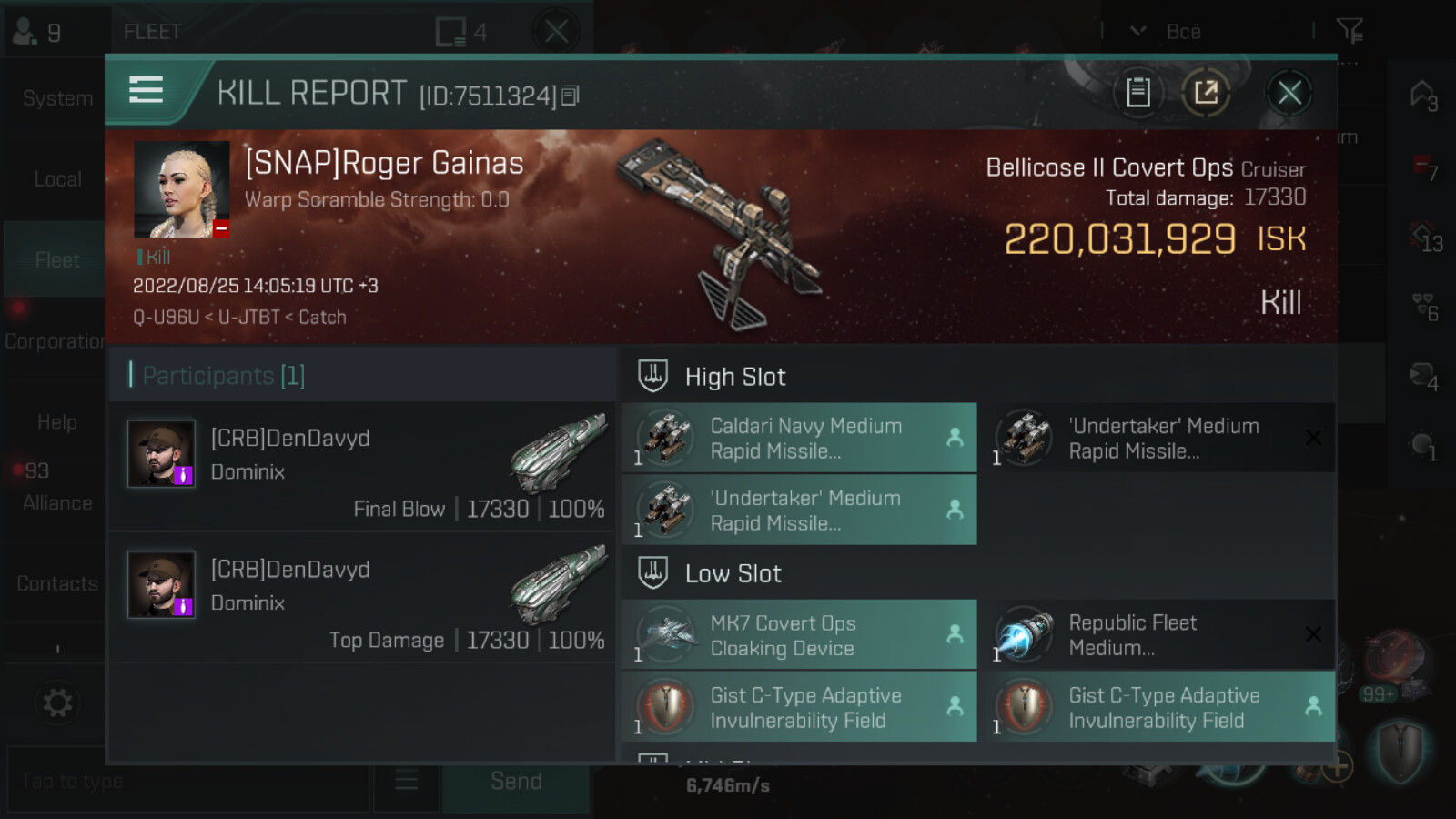The height and width of the screenshot is (819, 1456).
Task: Open chat settings gear
Action: pyautogui.click(x=57, y=703)
